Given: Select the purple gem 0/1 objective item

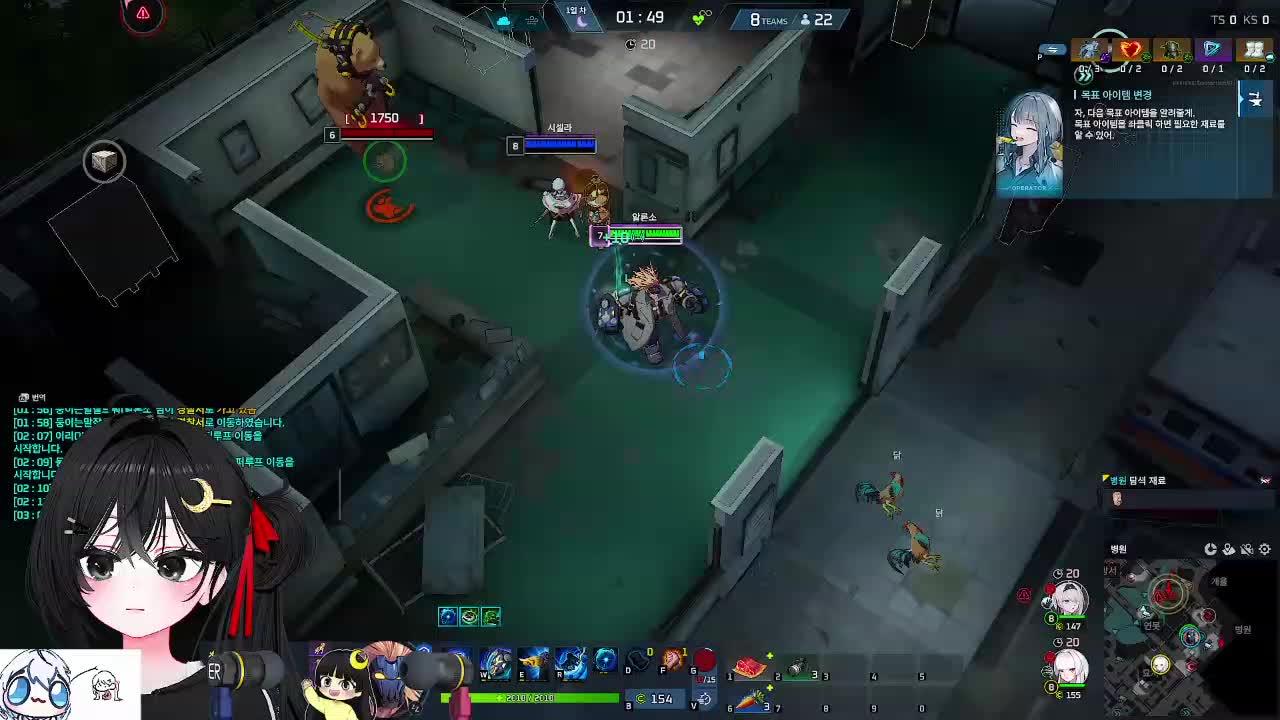Looking at the screenshot, I should coord(1213,51).
